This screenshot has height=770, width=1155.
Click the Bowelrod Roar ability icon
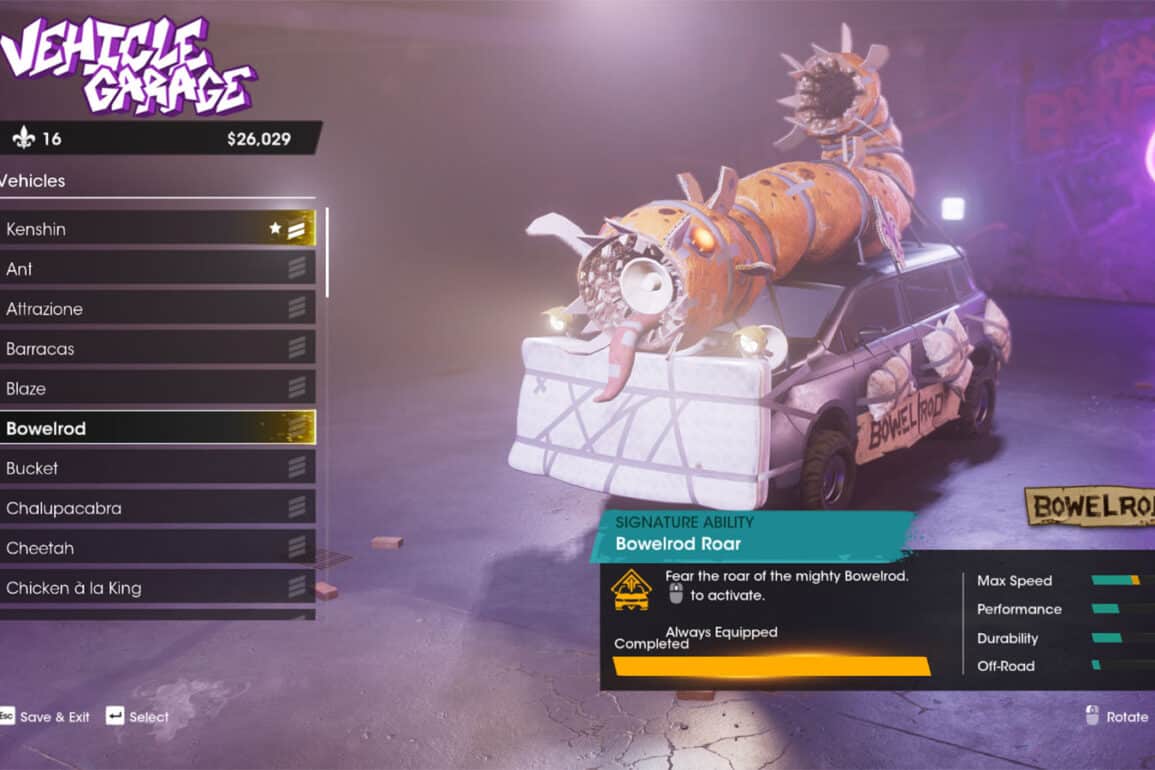coord(631,590)
